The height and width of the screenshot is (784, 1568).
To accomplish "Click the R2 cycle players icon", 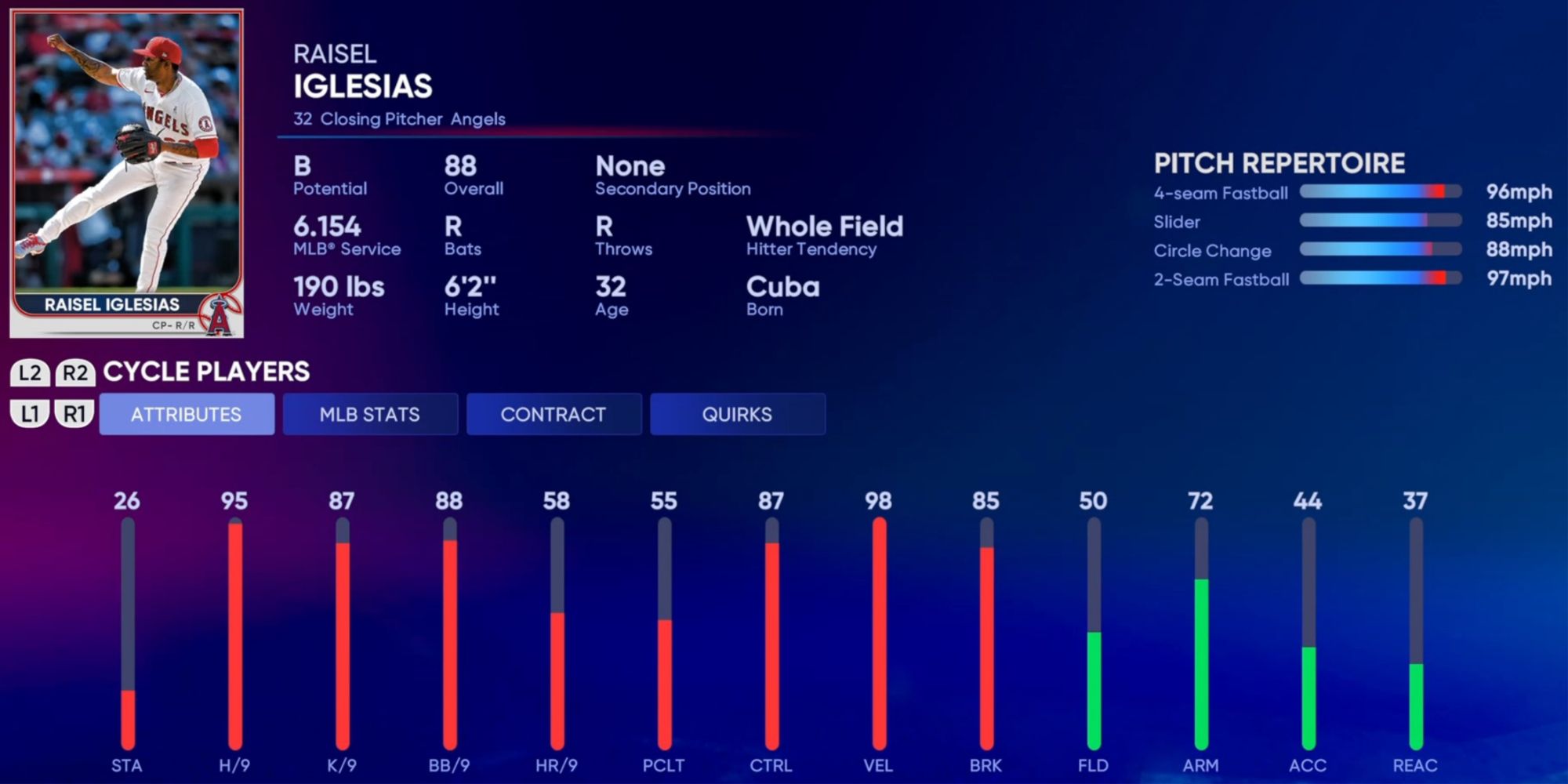I will [75, 372].
